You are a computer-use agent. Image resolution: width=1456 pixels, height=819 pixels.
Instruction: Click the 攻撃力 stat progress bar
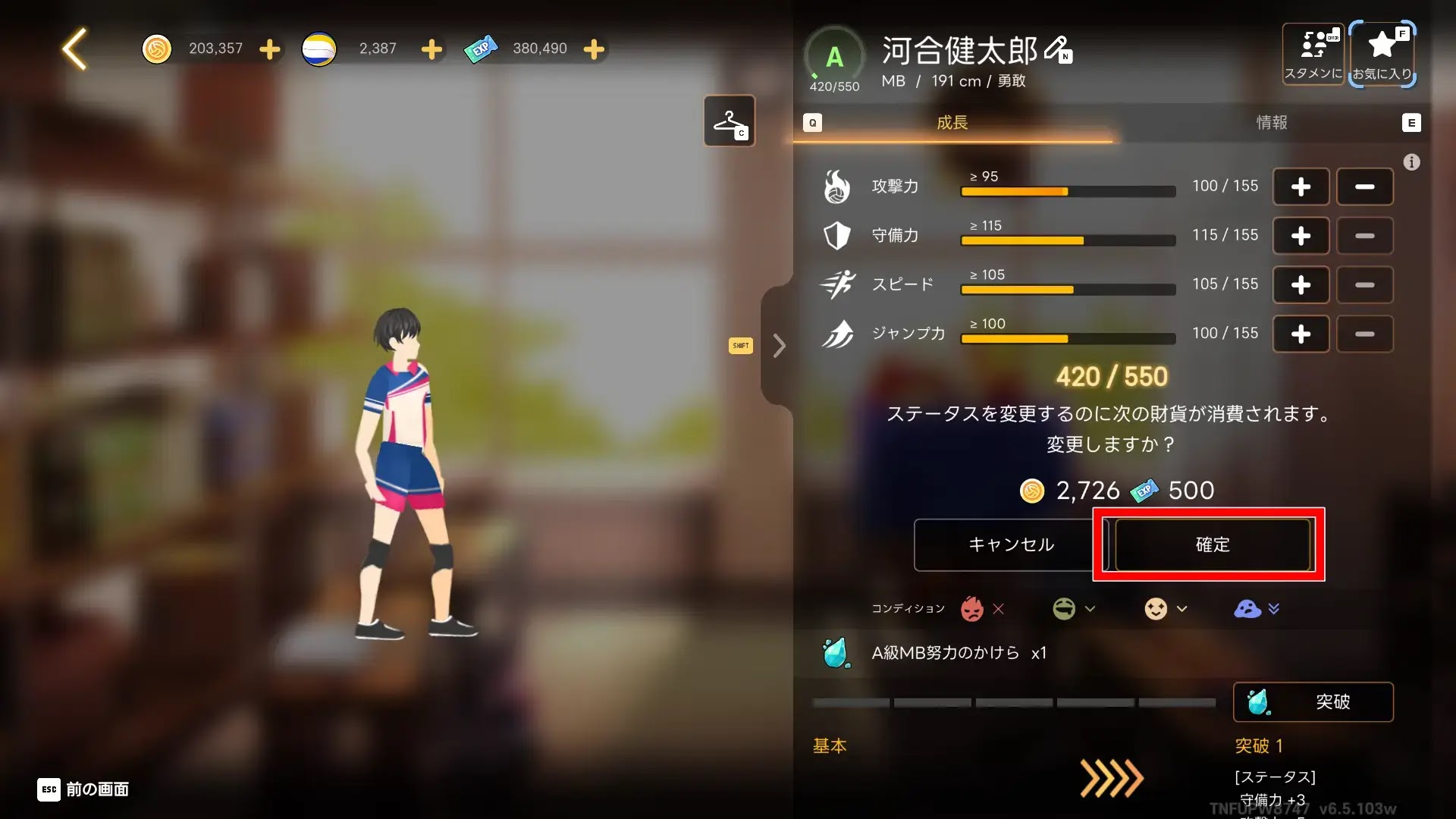click(1068, 191)
